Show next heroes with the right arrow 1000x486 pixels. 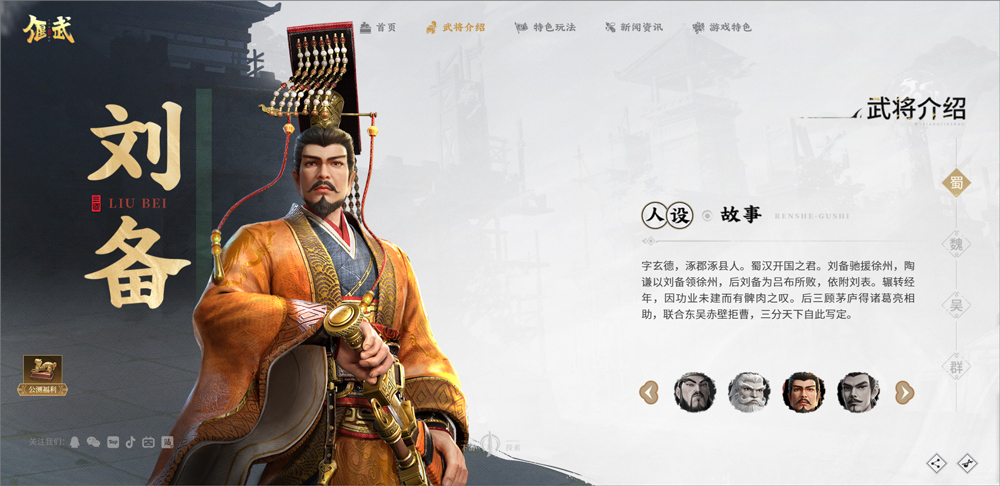click(x=904, y=392)
